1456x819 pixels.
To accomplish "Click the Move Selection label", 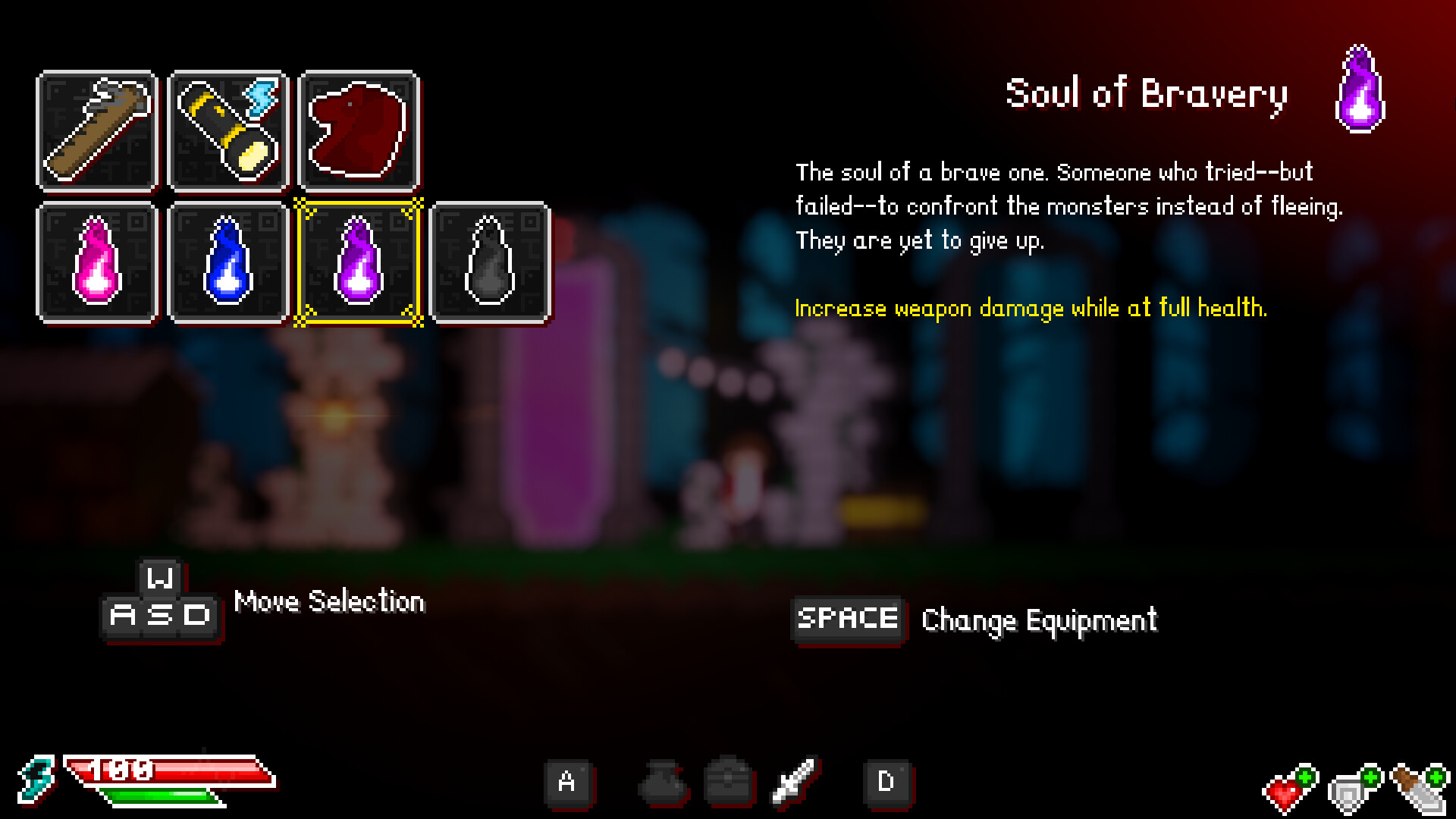I will 329,601.
